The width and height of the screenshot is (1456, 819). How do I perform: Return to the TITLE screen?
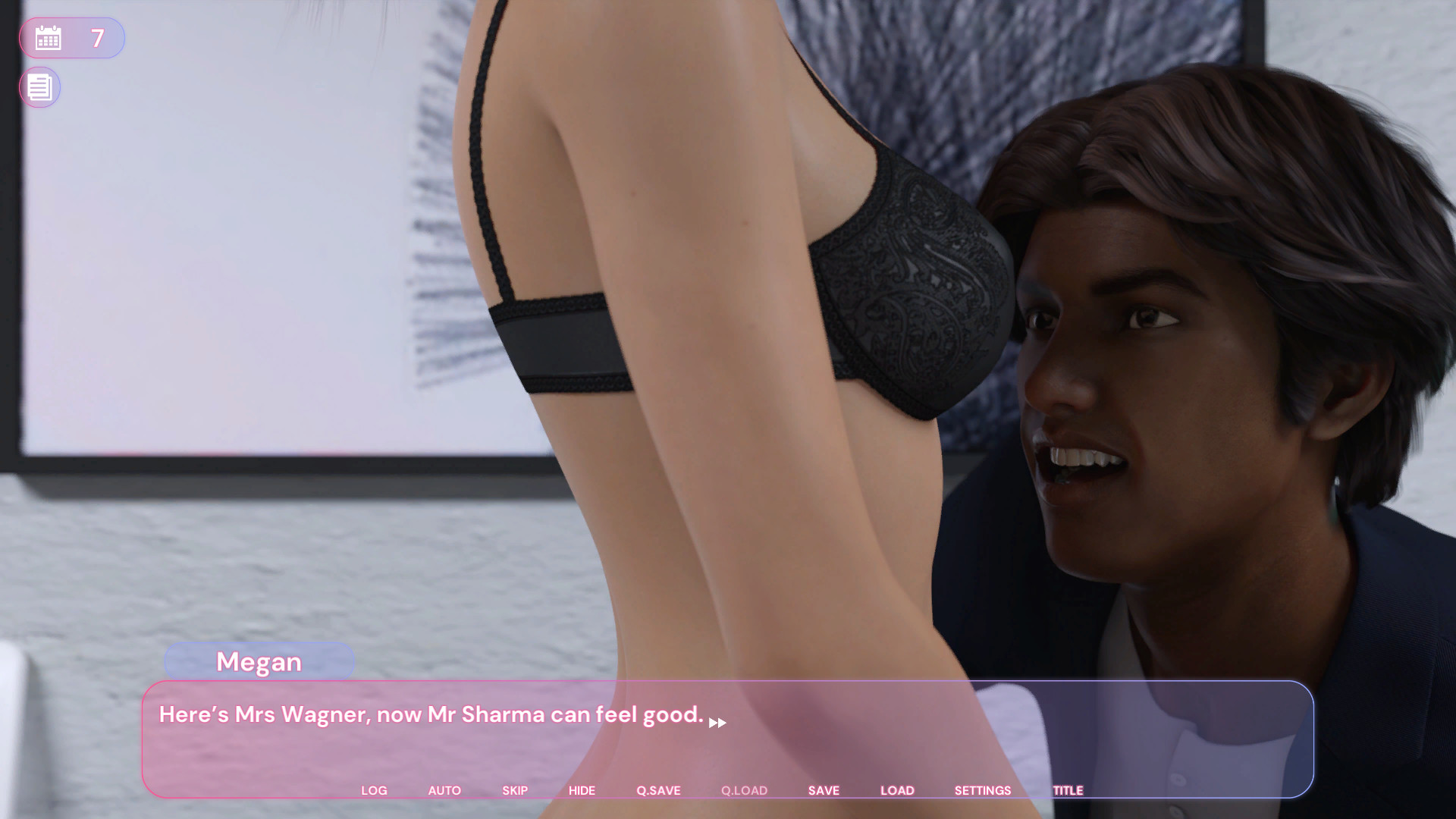(x=1068, y=790)
